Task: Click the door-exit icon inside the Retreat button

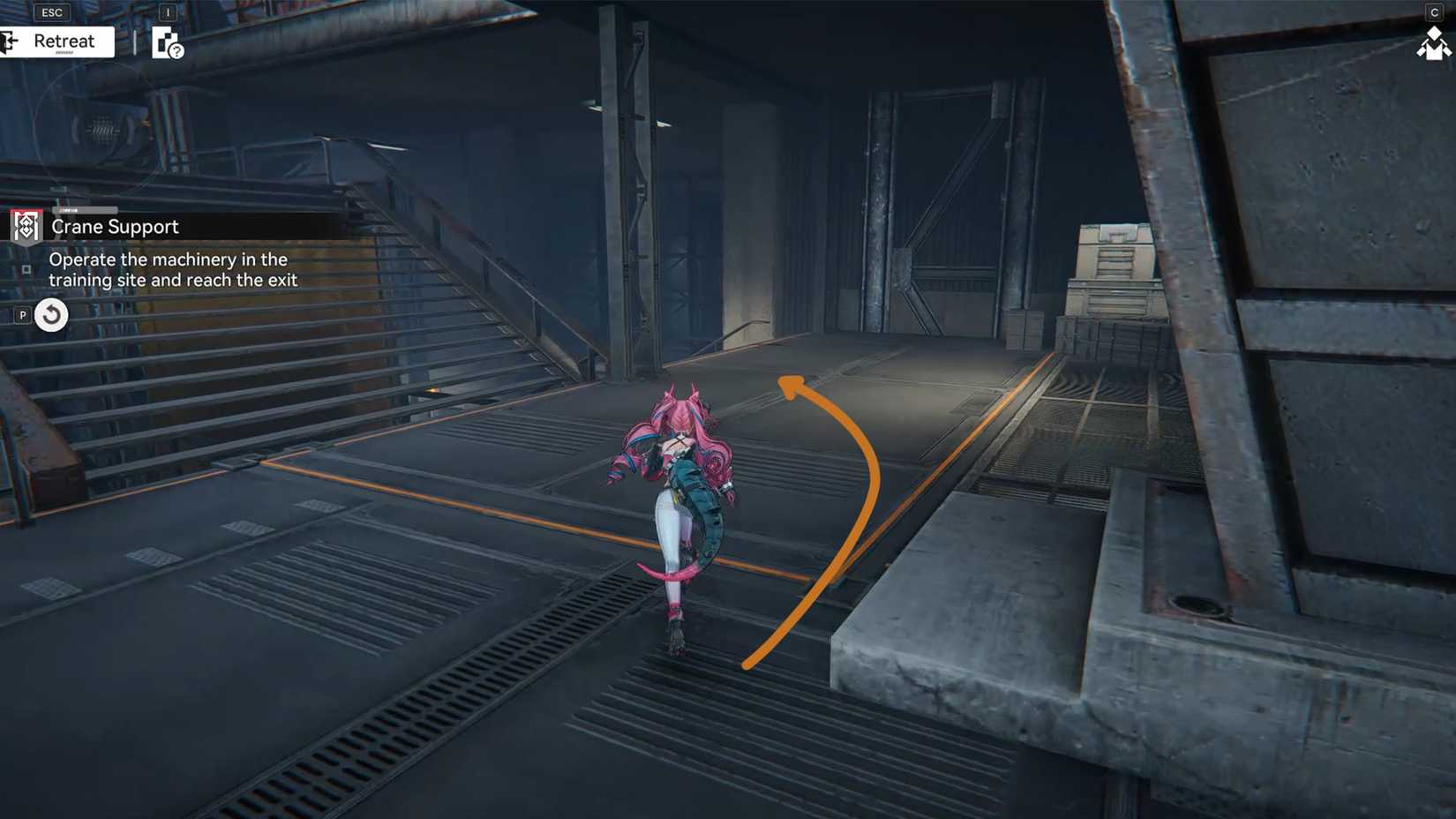Action: tap(9, 41)
